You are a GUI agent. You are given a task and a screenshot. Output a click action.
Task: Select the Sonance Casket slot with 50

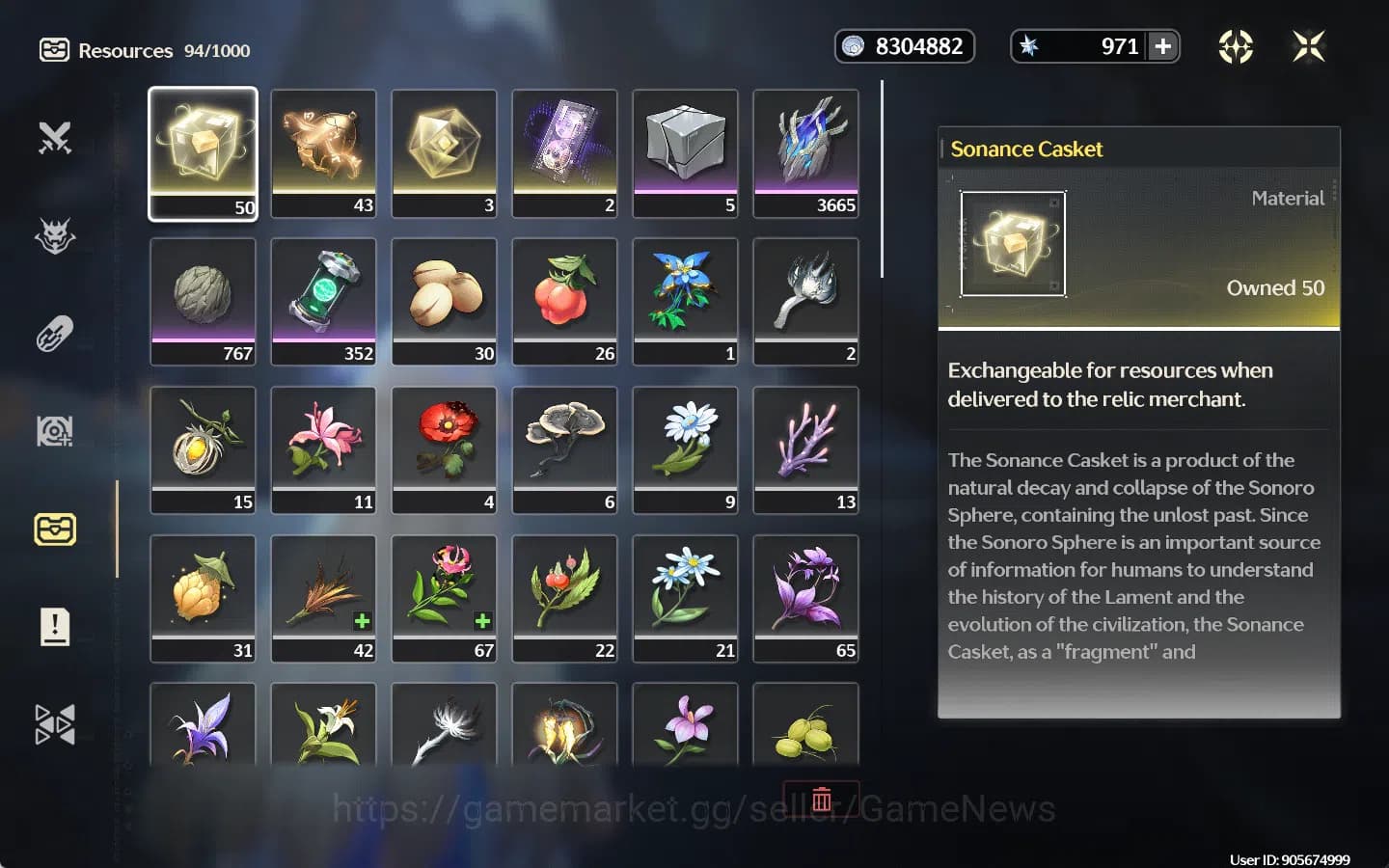pyautogui.click(x=203, y=152)
